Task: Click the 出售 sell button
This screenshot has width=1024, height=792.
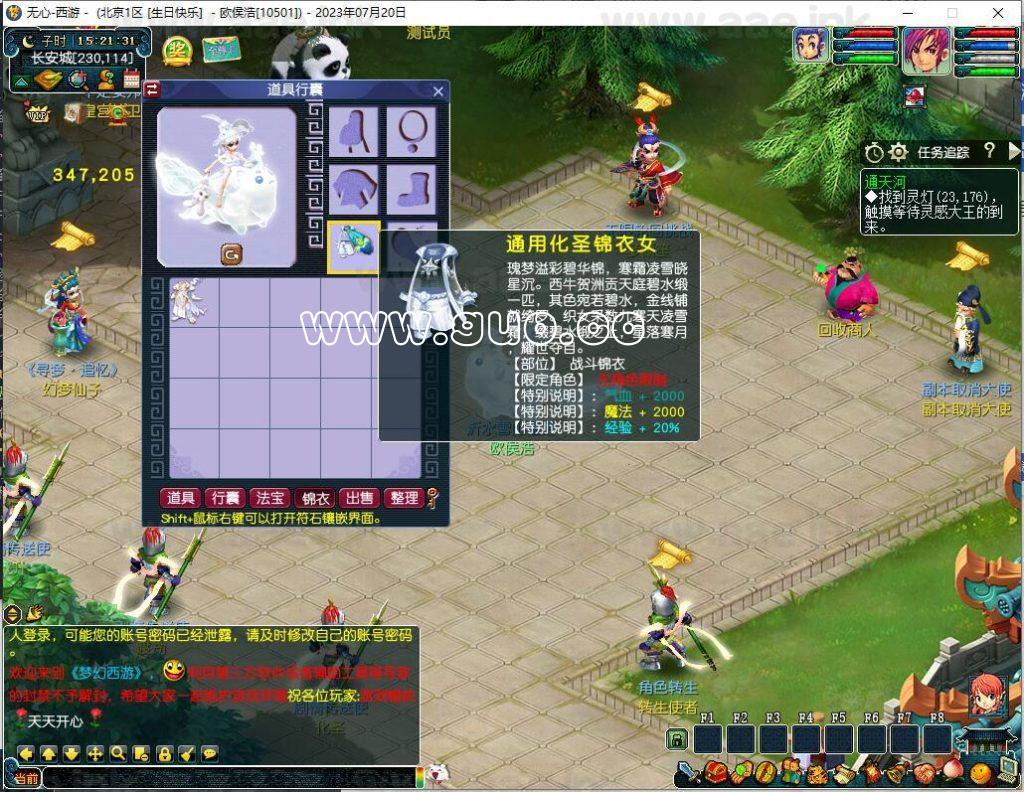Action: 360,498
